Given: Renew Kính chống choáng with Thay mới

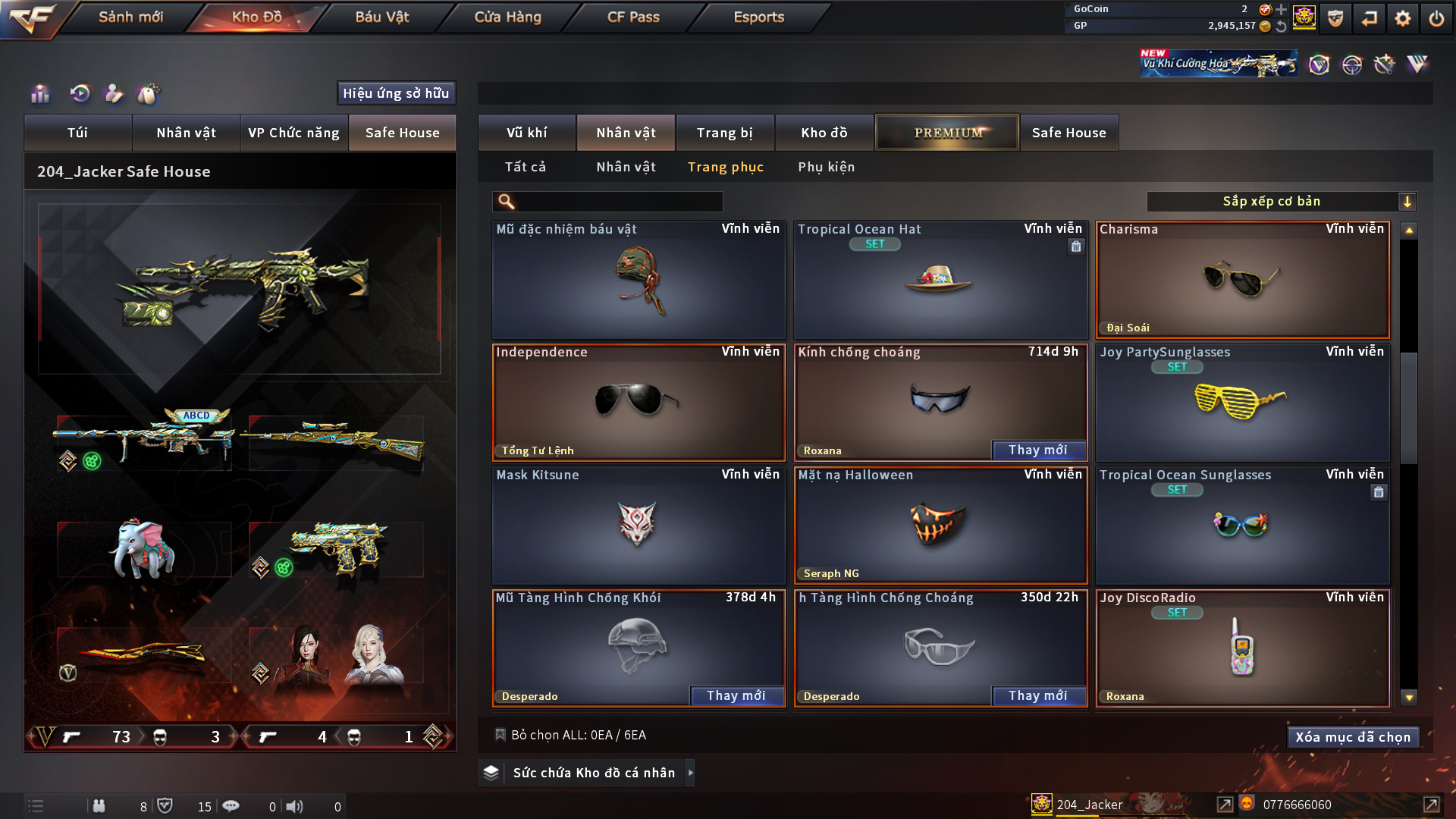Looking at the screenshot, I should pos(1037,450).
